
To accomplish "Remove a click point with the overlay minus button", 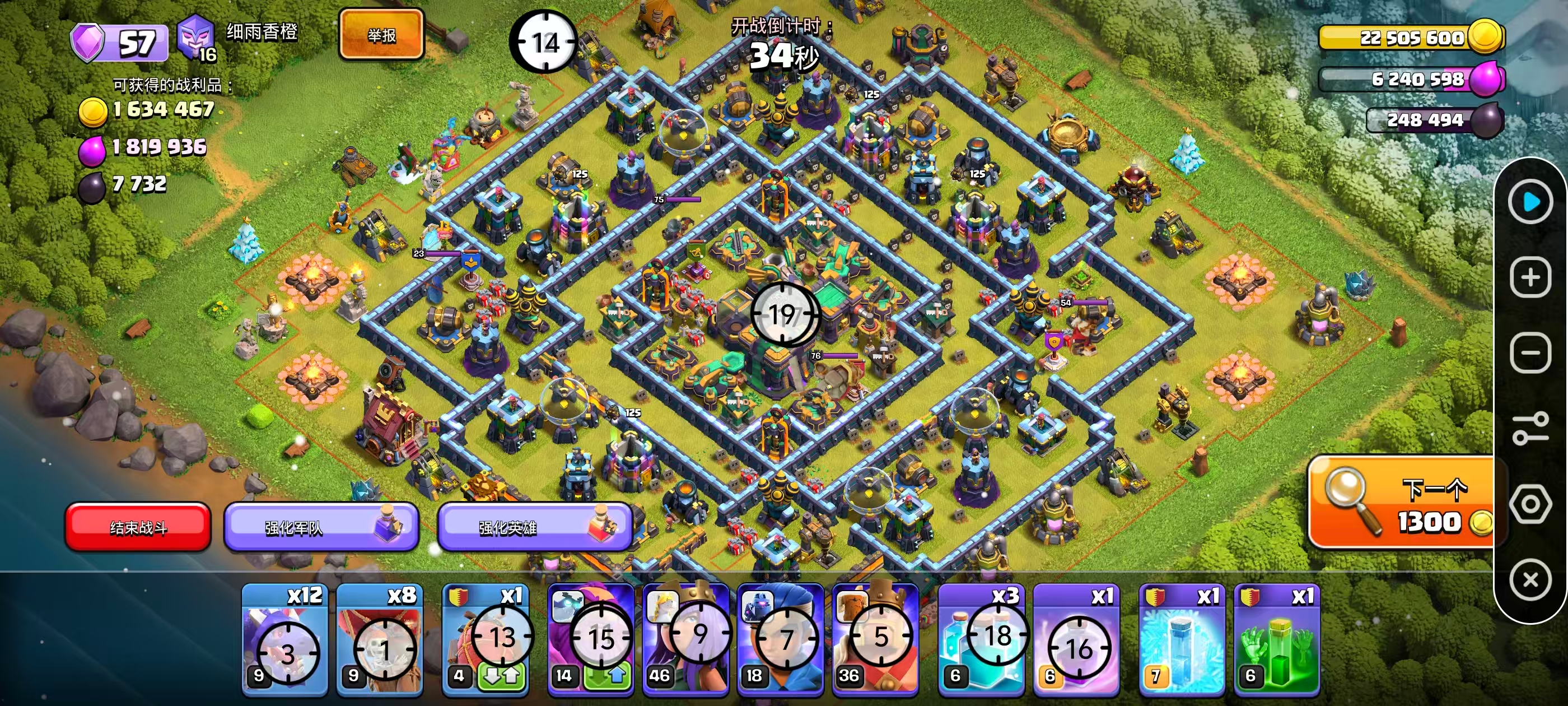I will pos(1530,352).
